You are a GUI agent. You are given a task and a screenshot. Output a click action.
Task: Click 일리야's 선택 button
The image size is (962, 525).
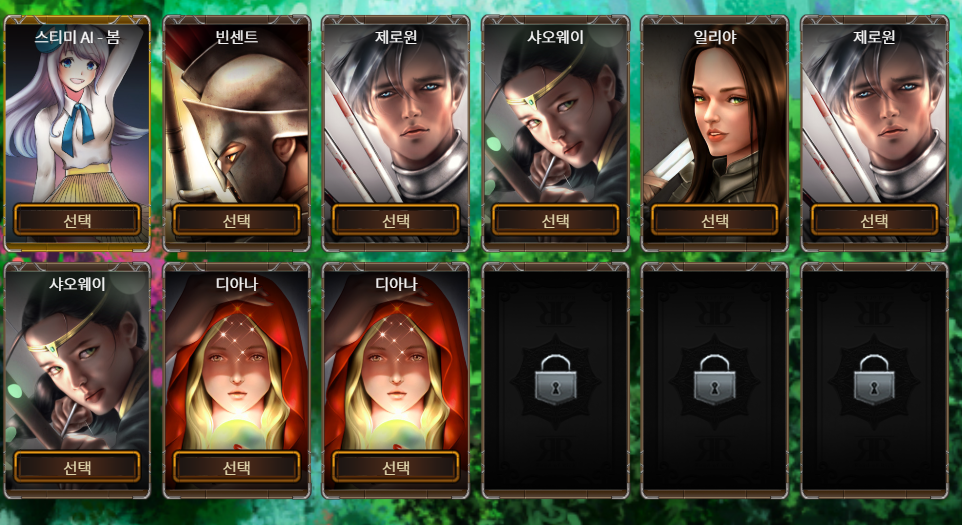point(714,220)
